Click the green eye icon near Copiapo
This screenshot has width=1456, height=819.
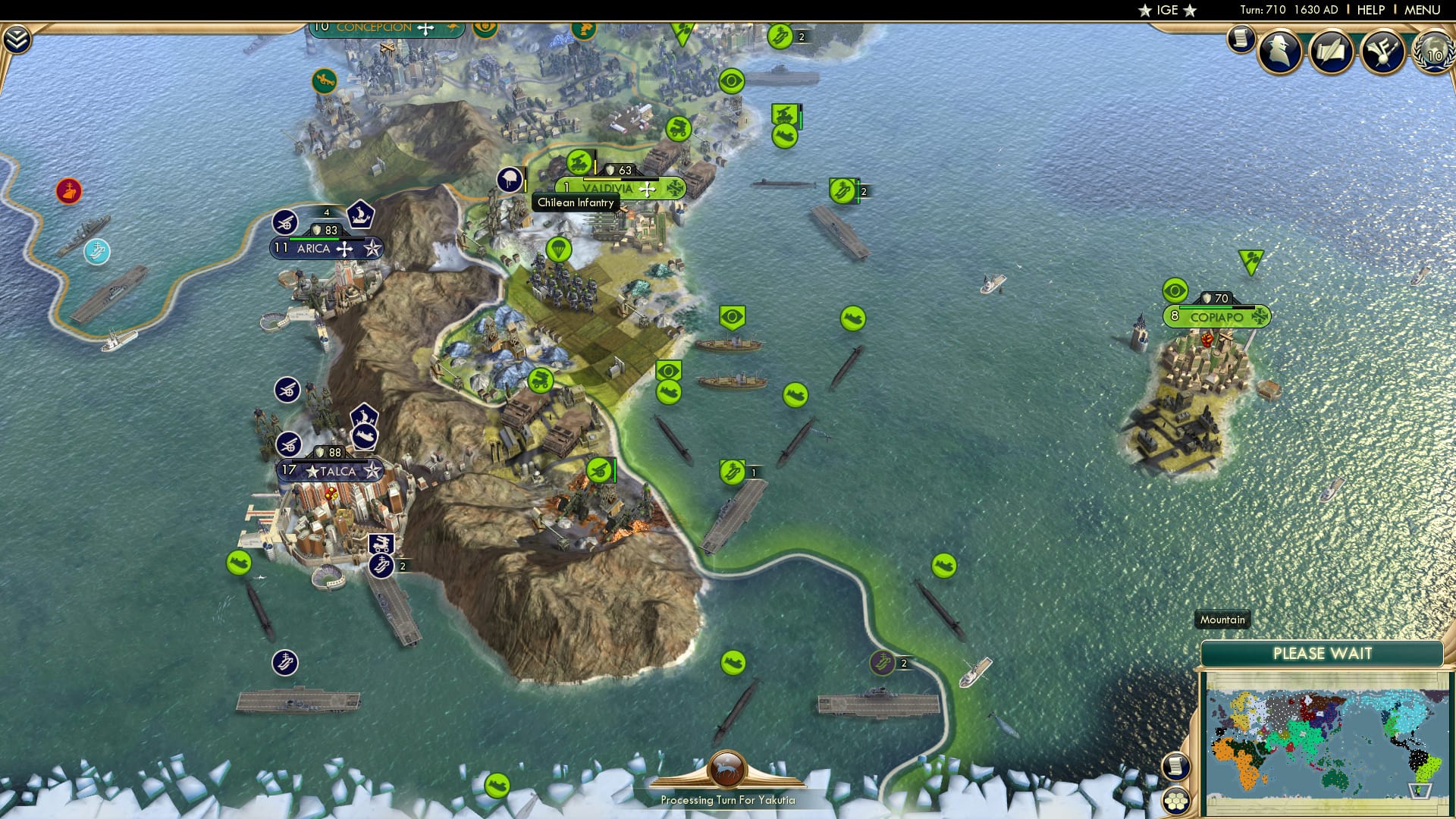pos(1175,290)
